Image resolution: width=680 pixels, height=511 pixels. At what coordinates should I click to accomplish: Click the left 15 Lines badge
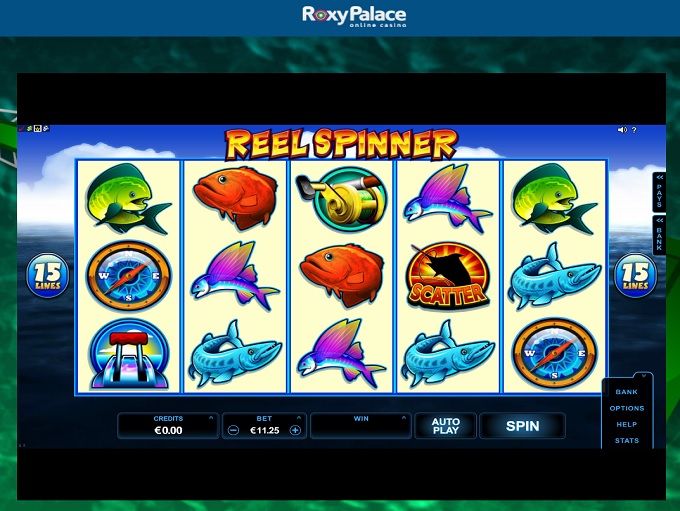coord(47,274)
